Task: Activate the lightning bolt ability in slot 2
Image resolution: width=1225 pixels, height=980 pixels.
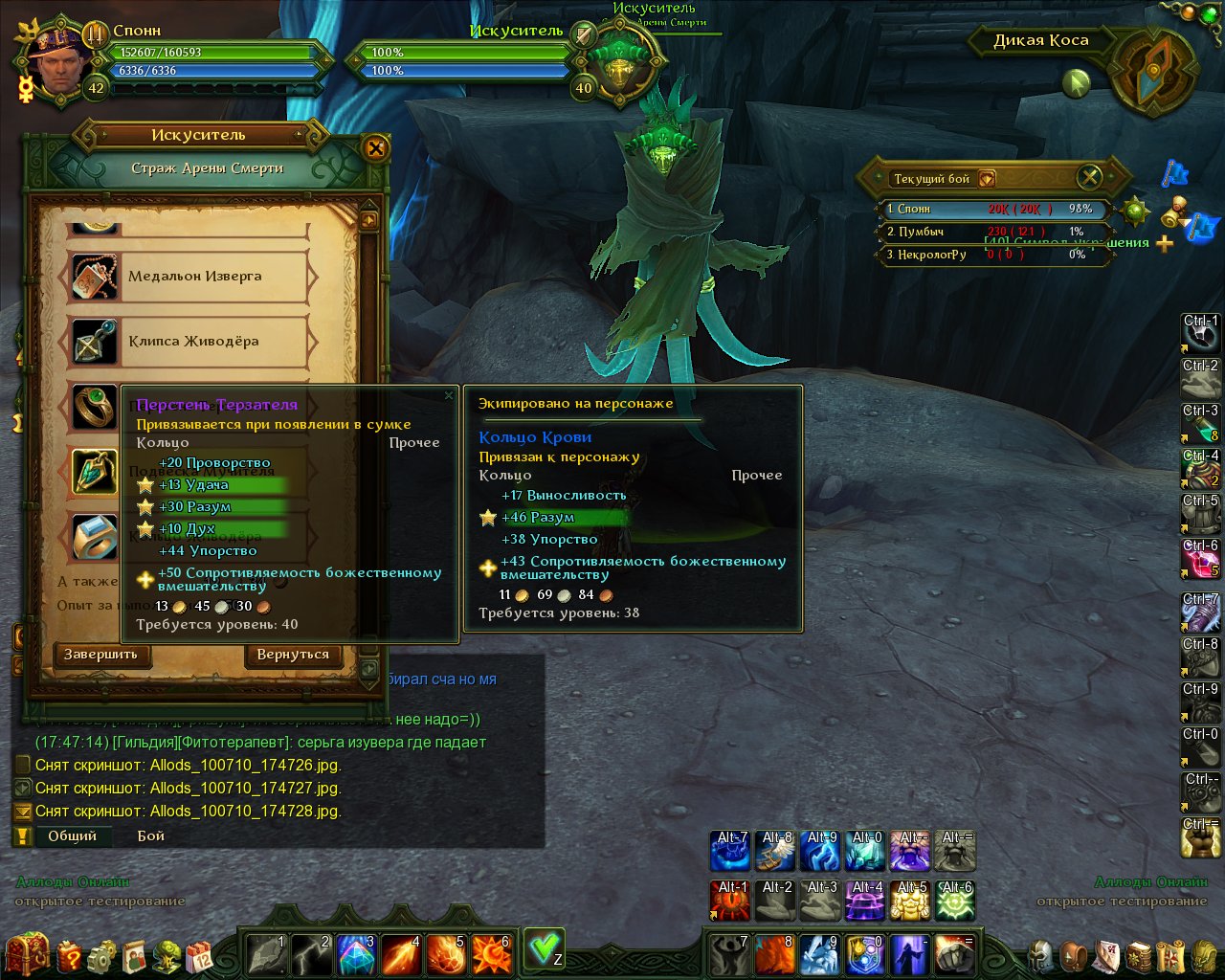Action: (x=311, y=953)
